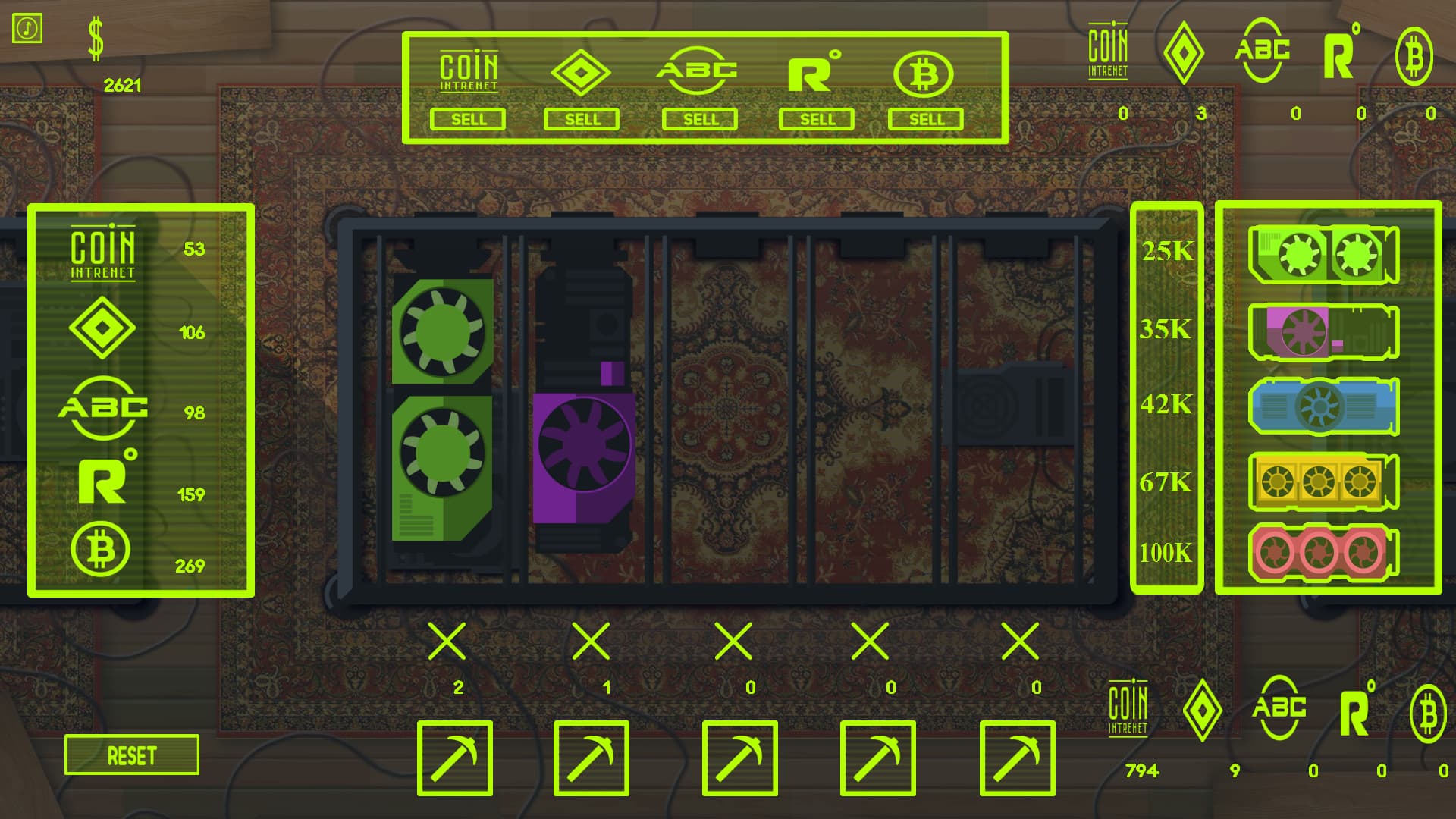Click the ABC coin icon in the sell panel
The image size is (1456, 819).
698,72
